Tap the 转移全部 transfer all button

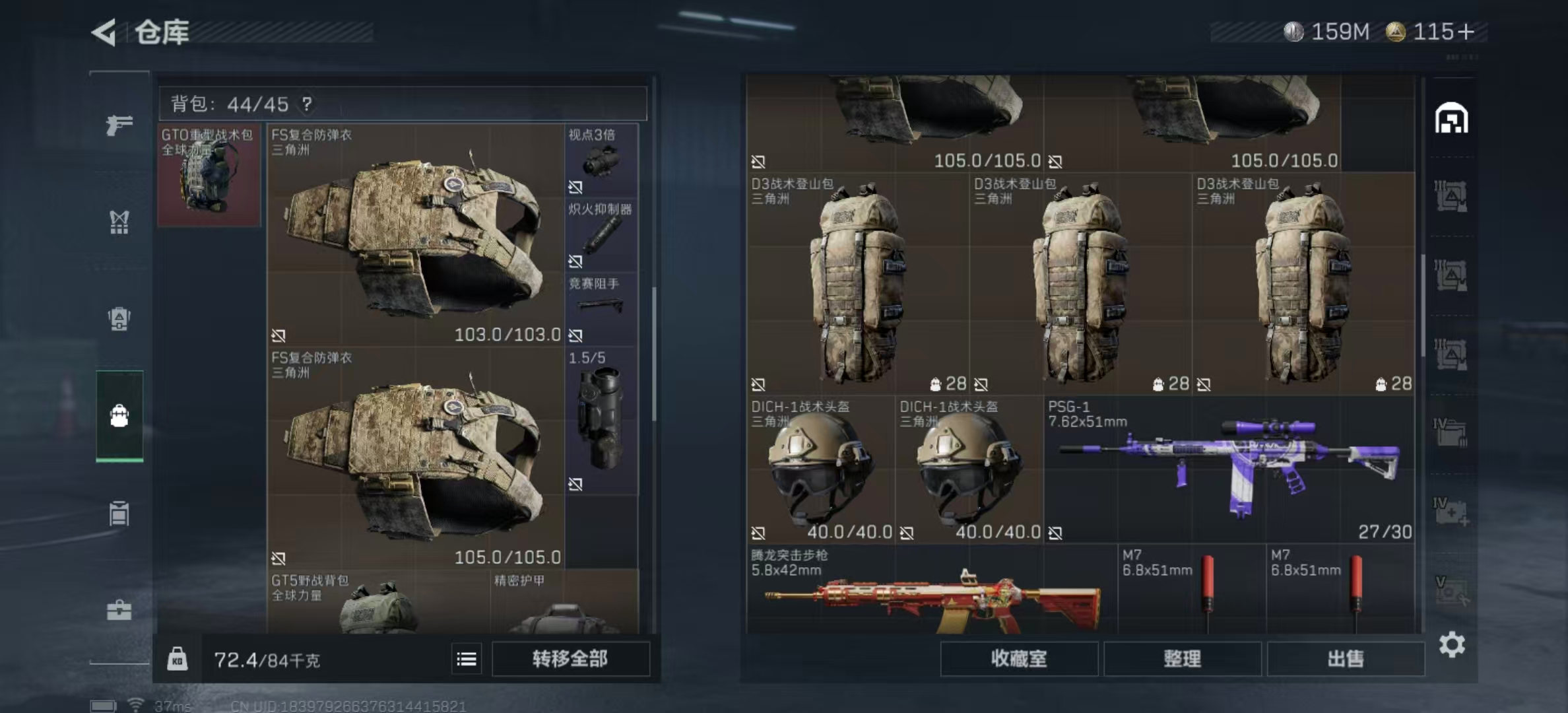pyautogui.click(x=570, y=659)
